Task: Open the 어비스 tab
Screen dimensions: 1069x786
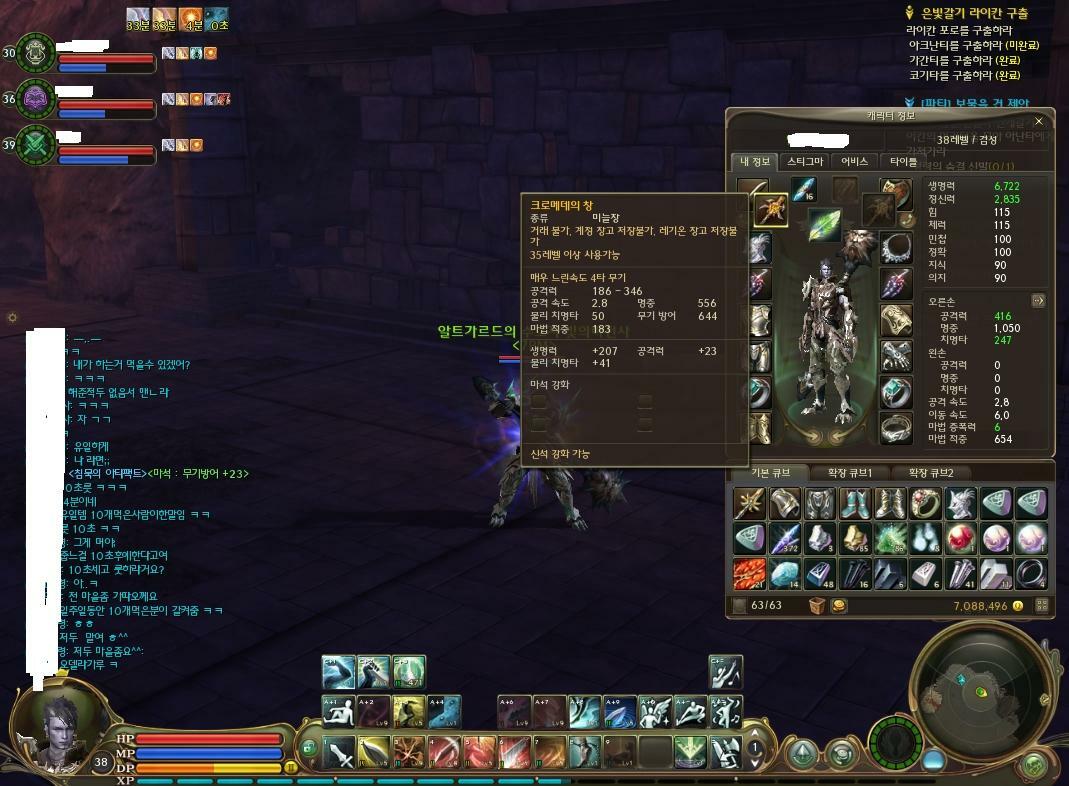Action: [854, 161]
